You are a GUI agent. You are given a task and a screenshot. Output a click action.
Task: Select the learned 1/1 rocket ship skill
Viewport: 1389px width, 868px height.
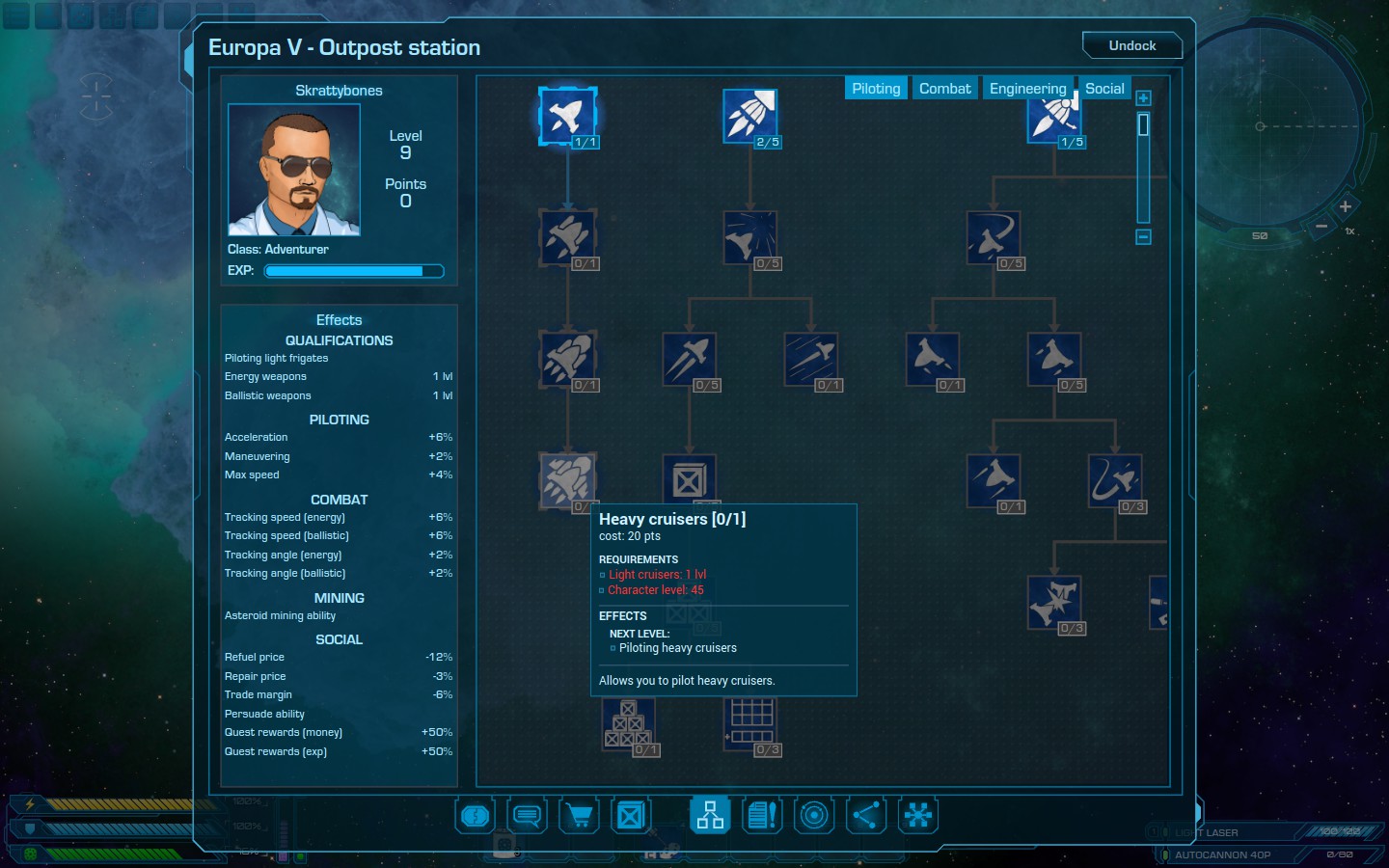tap(567, 116)
